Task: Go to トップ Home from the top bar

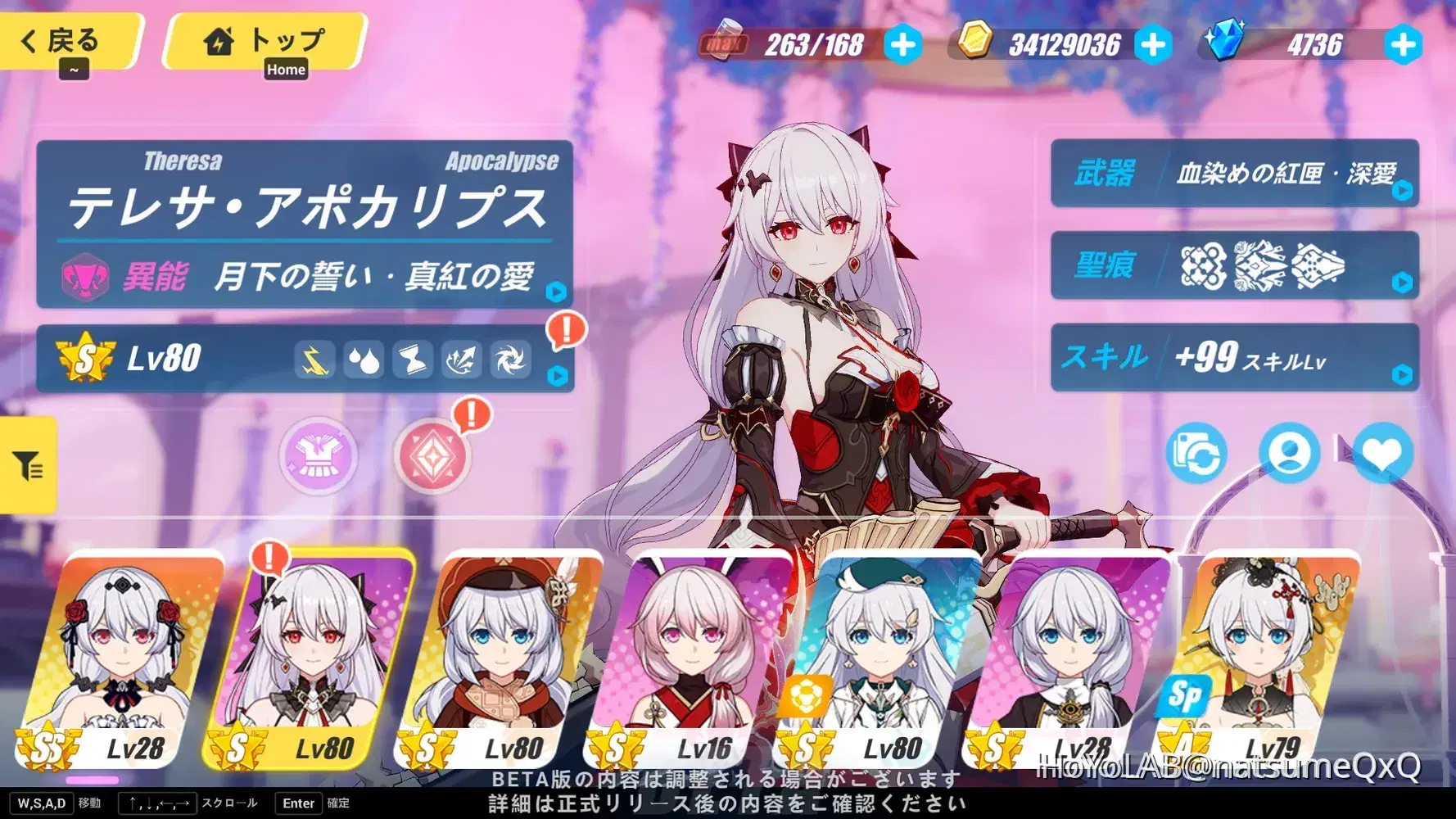Action: pos(265,41)
